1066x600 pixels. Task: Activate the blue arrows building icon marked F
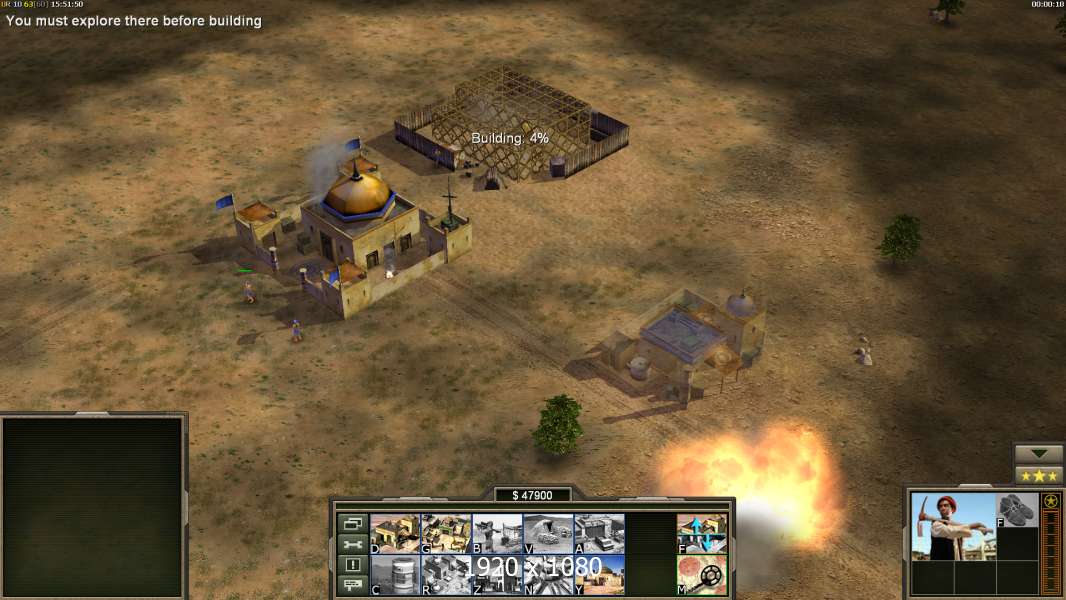pyautogui.click(x=702, y=533)
